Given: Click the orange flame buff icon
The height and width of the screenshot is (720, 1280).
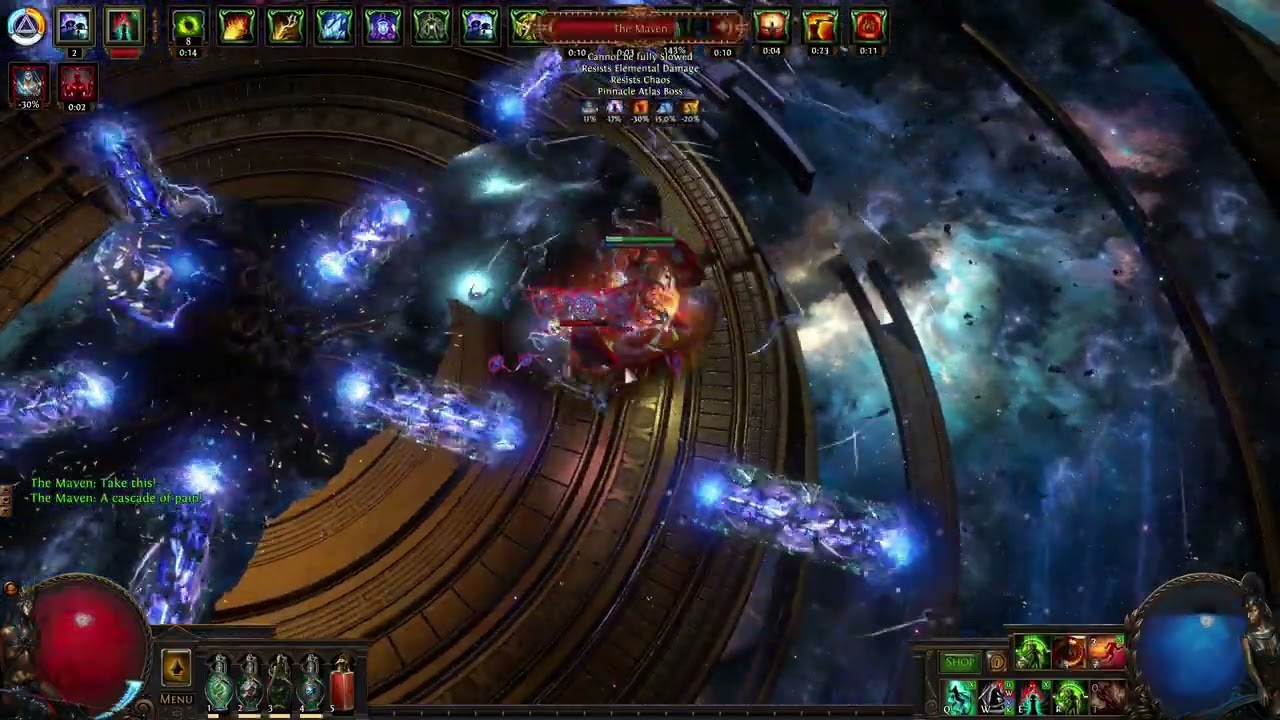Looking at the screenshot, I should [237, 27].
